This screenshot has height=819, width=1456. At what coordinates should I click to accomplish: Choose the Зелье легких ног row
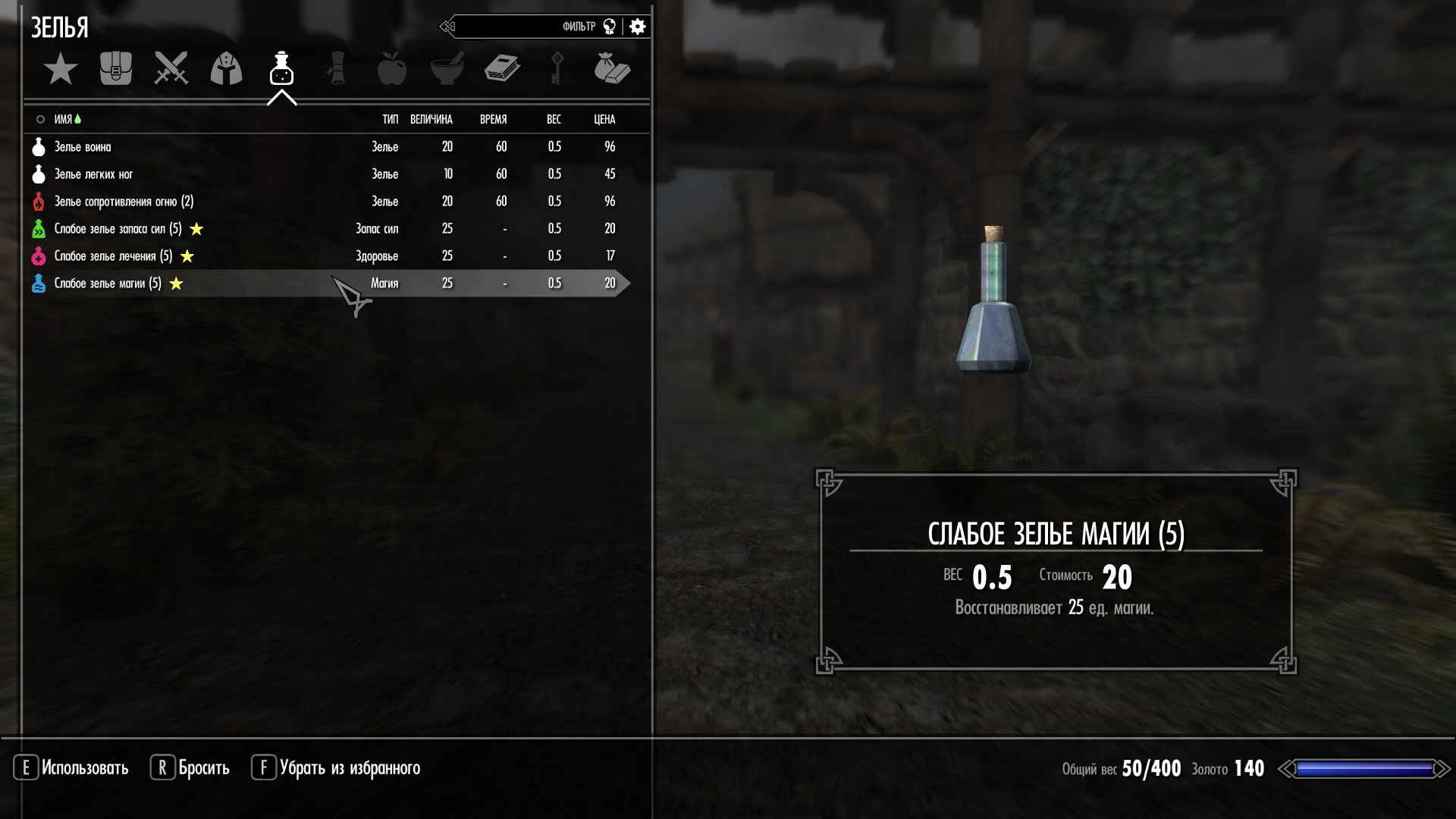(x=93, y=174)
